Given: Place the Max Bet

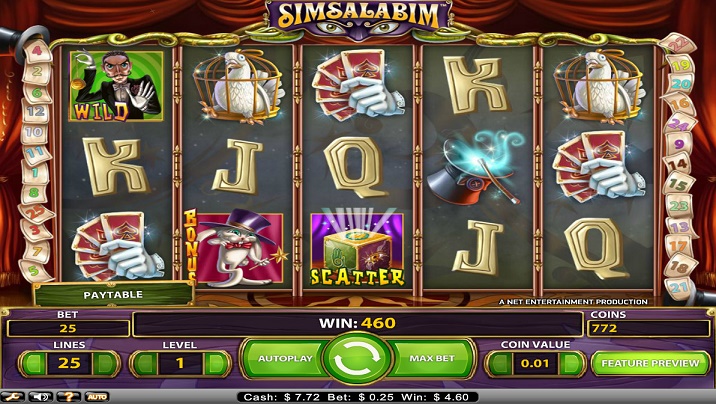Looking at the screenshot, I should 433,357.
